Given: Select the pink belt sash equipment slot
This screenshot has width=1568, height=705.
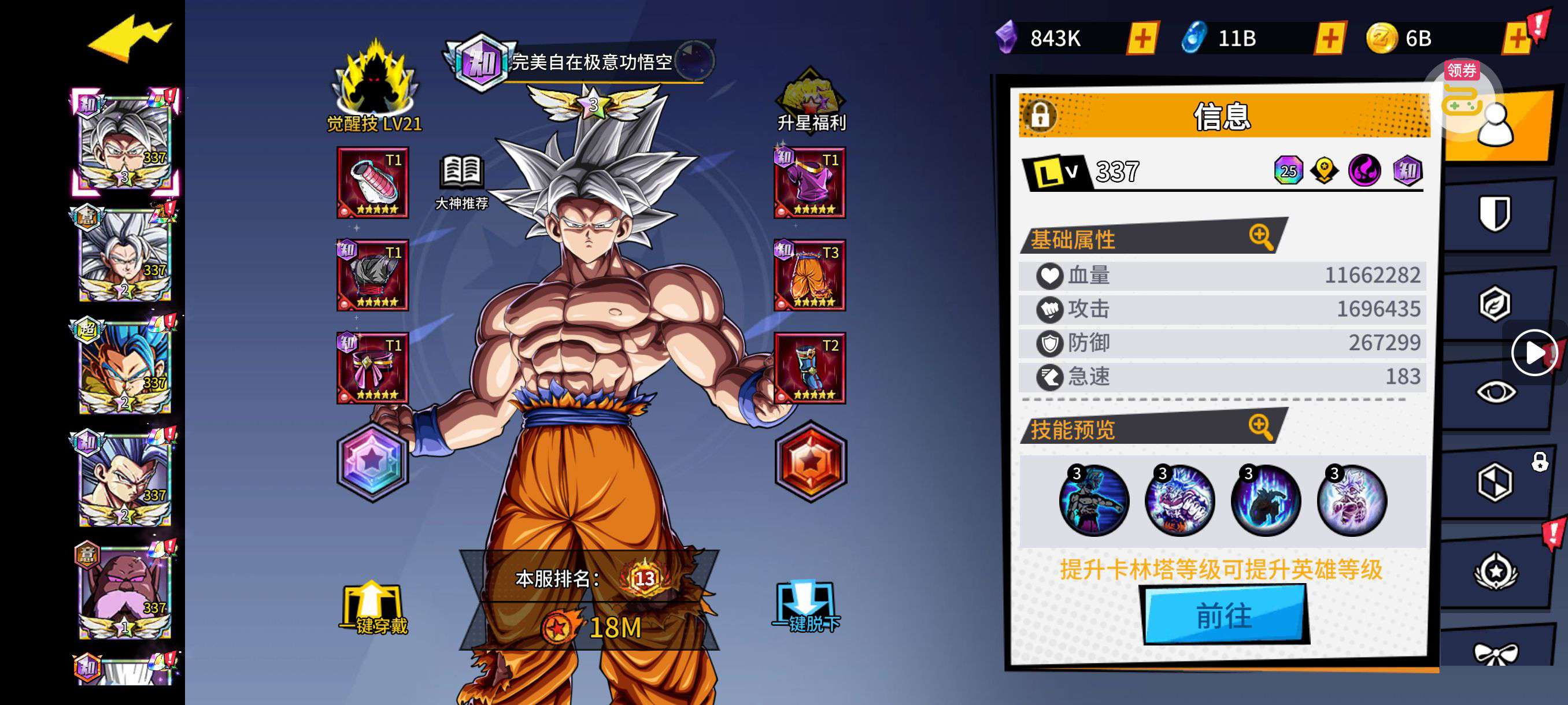Looking at the screenshot, I should [x=372, y=368].
